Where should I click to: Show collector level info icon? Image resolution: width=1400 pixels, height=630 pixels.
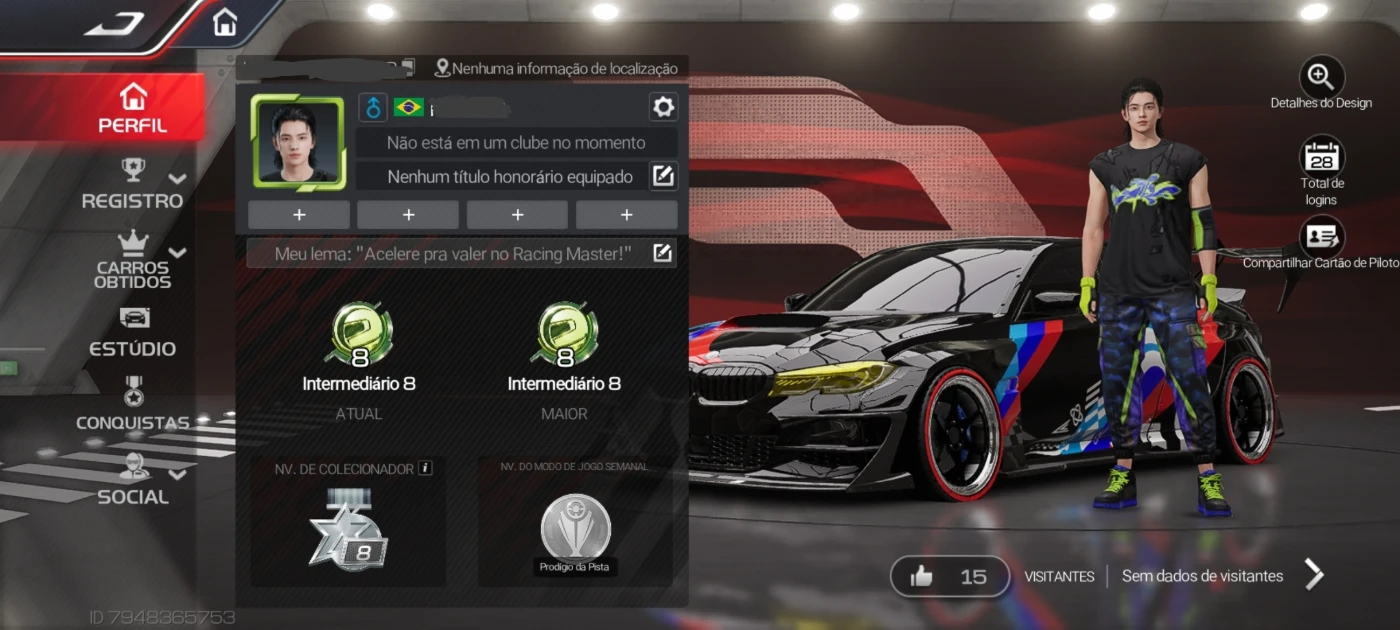[425, 467]
